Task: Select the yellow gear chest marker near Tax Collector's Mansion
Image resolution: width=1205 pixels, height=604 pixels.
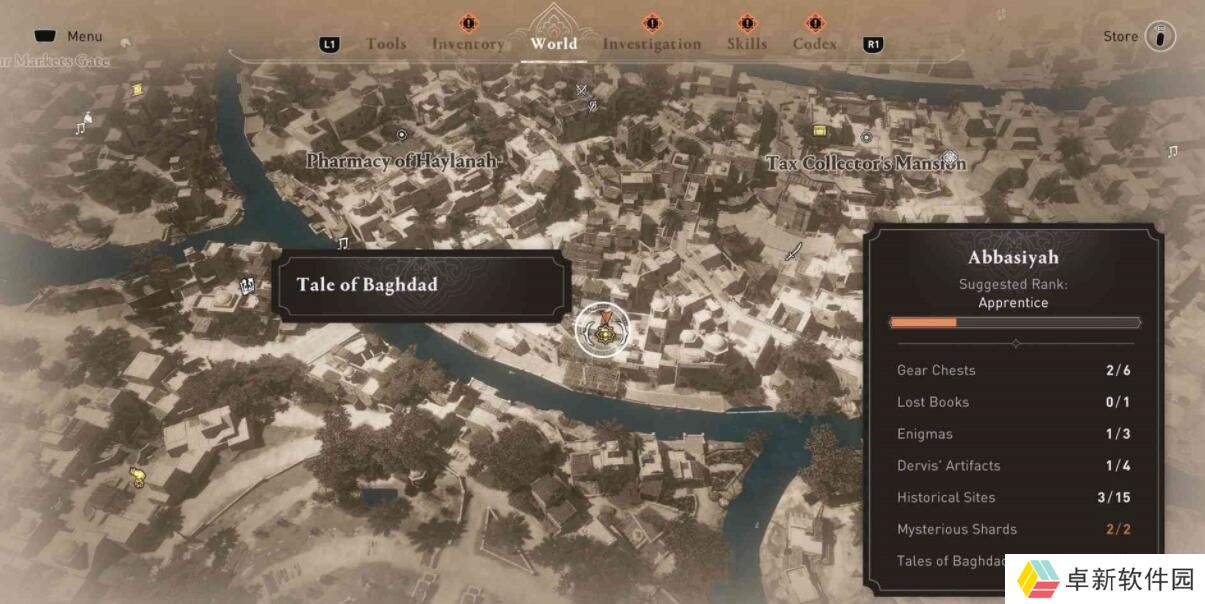Action: point(820,131)
